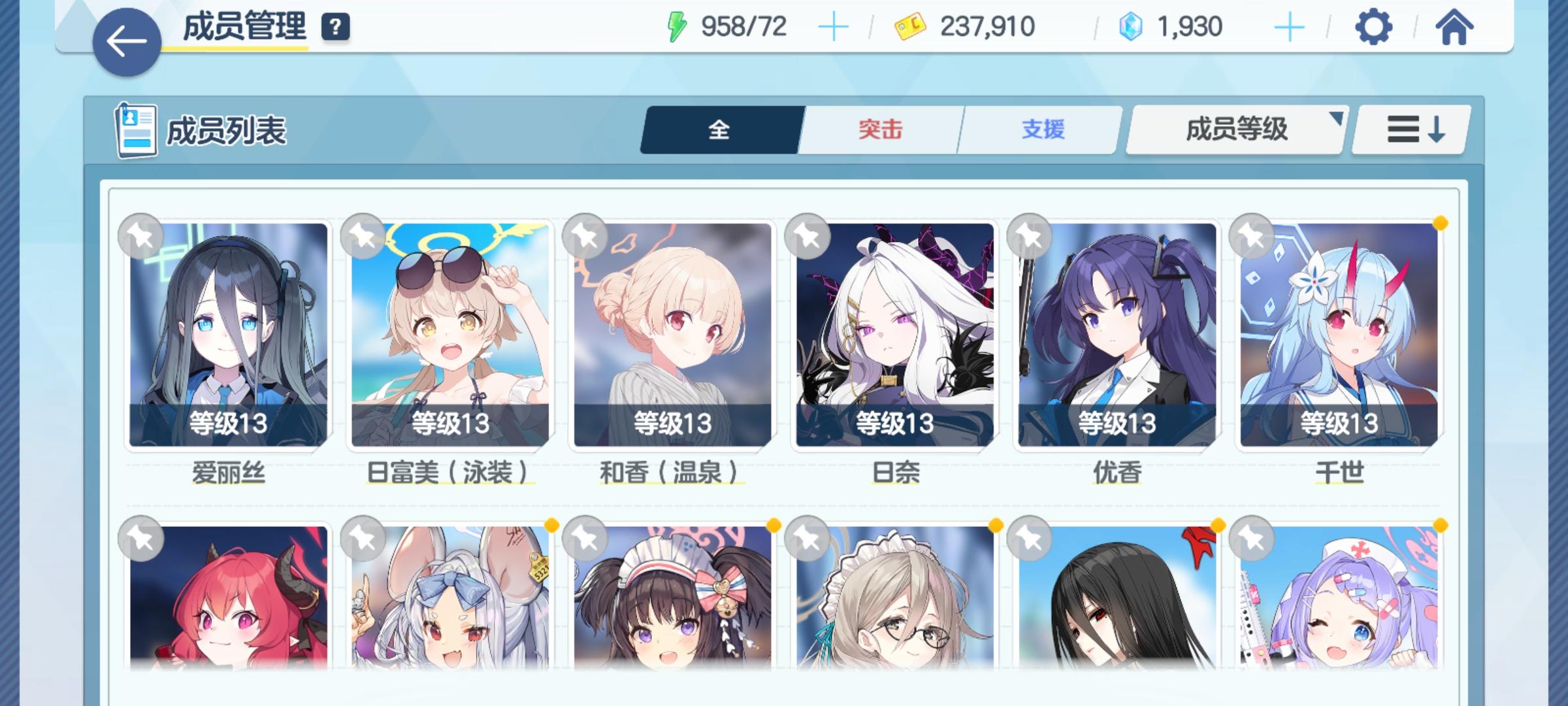The image size is (1568, 706).
Task: Tap the plus to purchase pyroxenes
Action: click(1288, 27)
